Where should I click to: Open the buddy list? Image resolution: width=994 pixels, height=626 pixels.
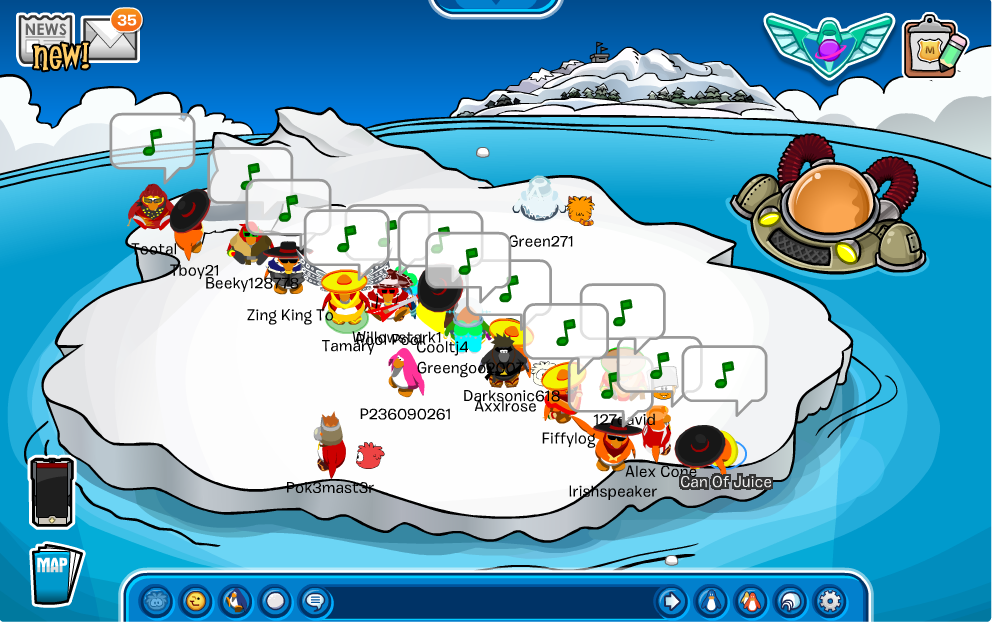coord(751,601)
